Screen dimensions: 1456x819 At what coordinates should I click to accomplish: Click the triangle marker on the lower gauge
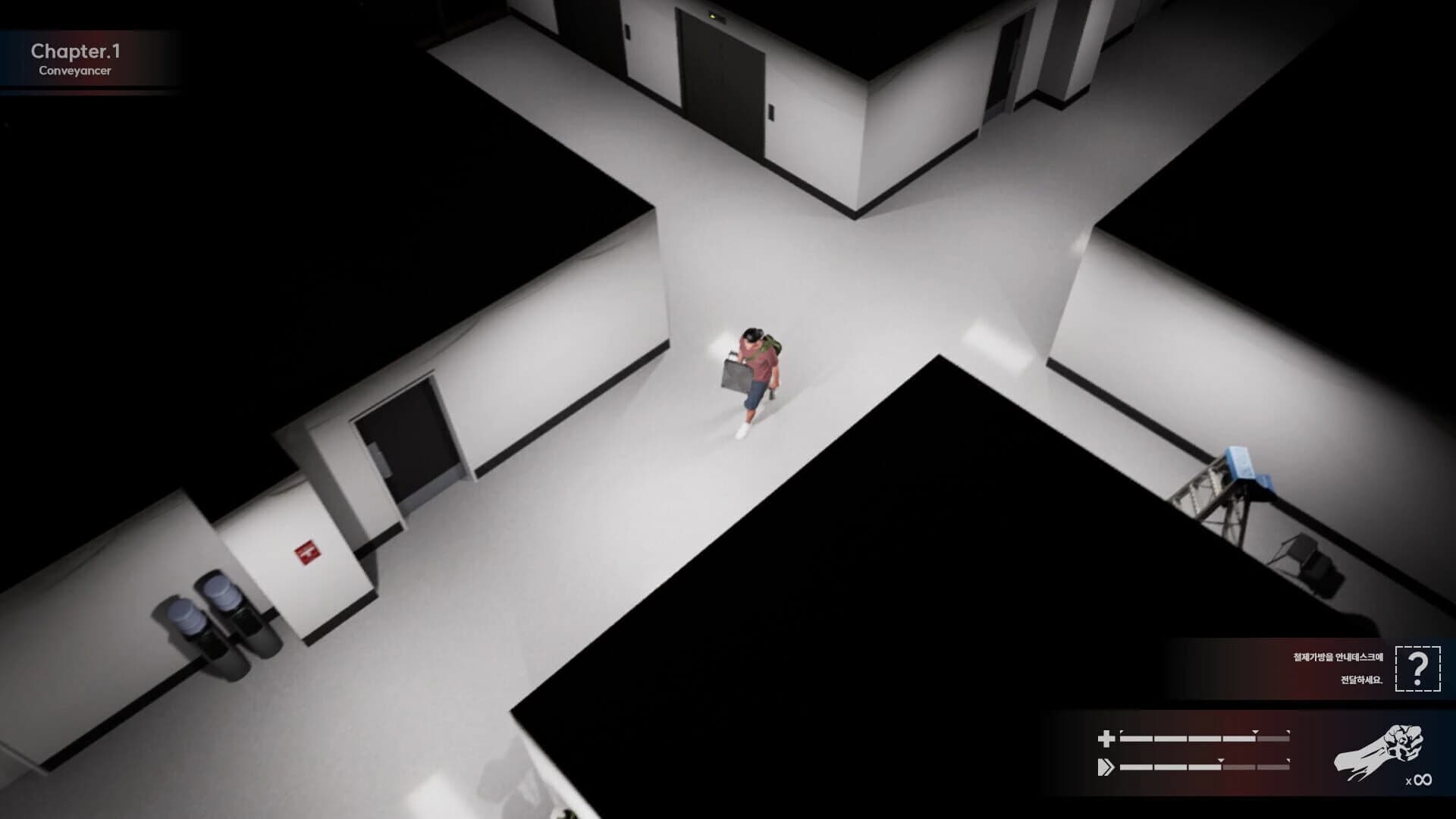(x=1221, y=759)
